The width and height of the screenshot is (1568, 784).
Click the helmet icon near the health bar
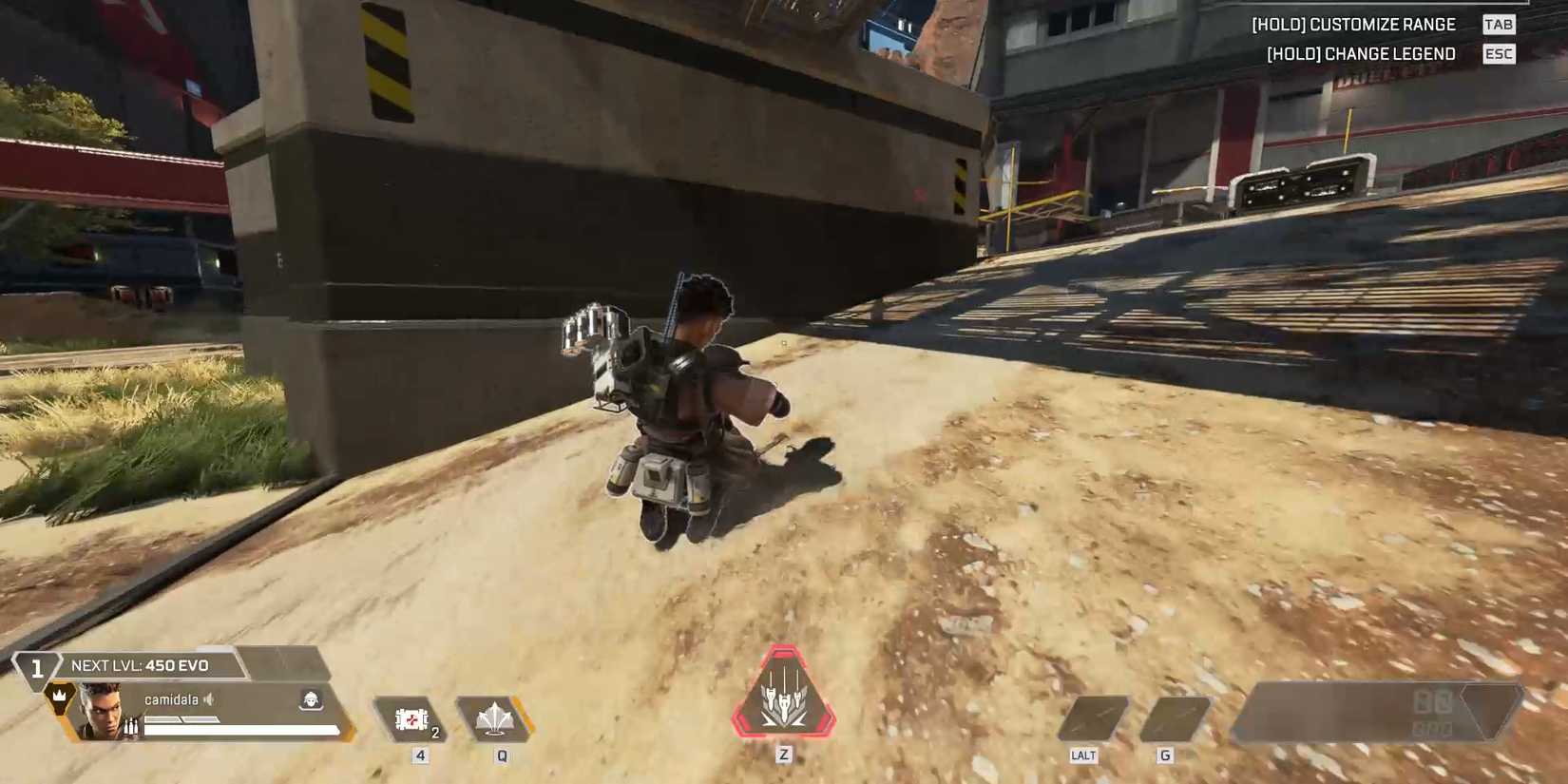tap(311, 700)
